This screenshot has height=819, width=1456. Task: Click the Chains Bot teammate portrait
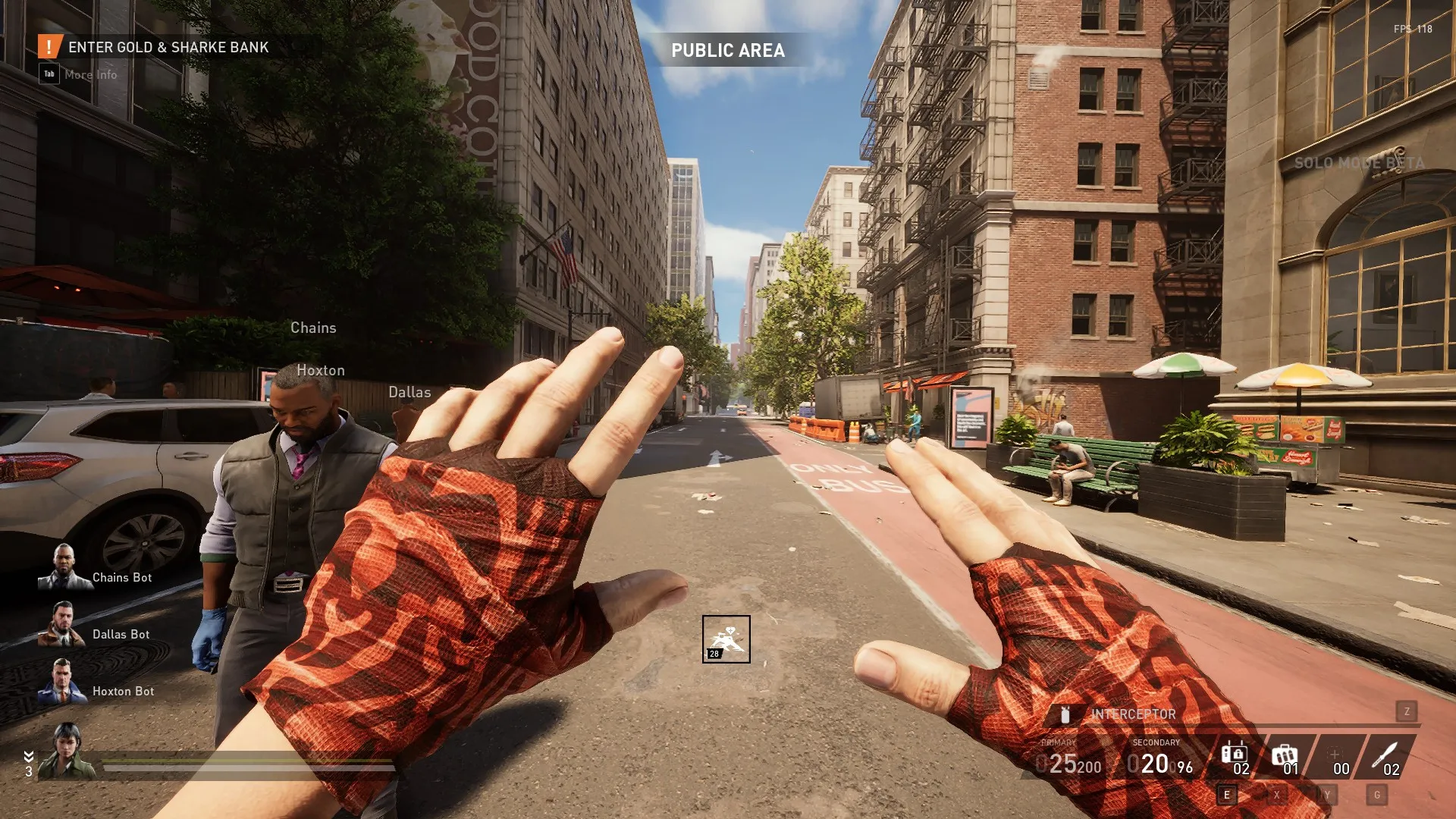pos(64,568)
